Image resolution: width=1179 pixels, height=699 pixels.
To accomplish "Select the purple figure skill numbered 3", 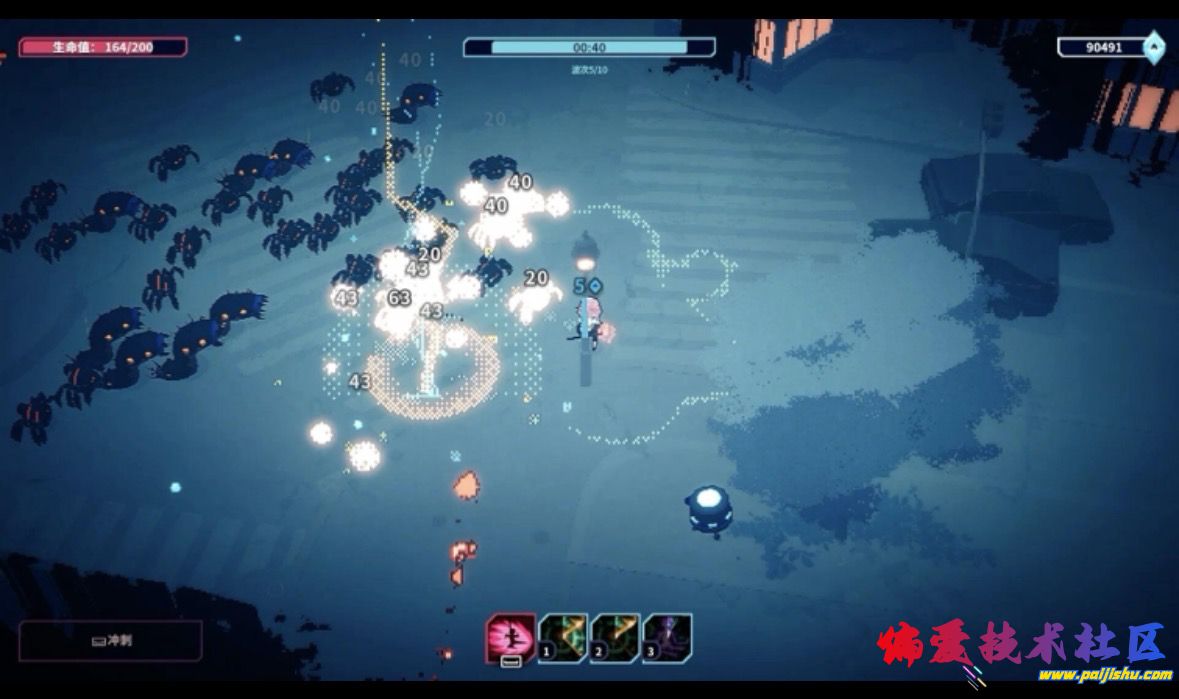I will coord(667,638).
